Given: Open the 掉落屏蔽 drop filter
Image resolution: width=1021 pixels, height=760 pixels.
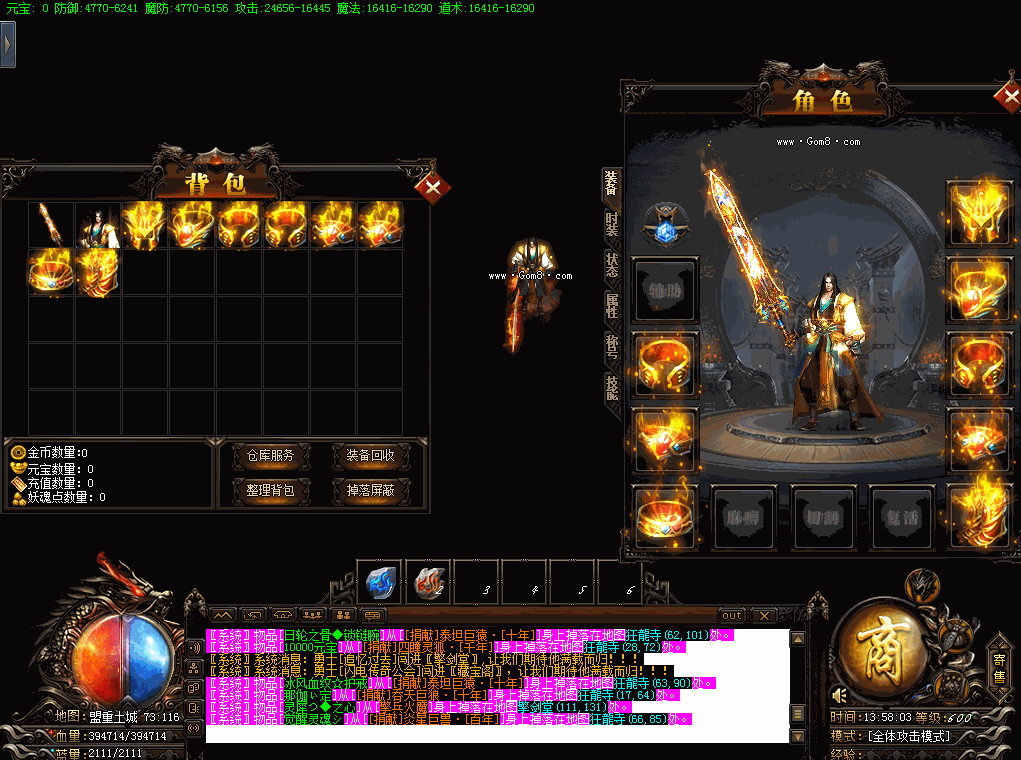Looking at the screenshot, I should 370,490.
